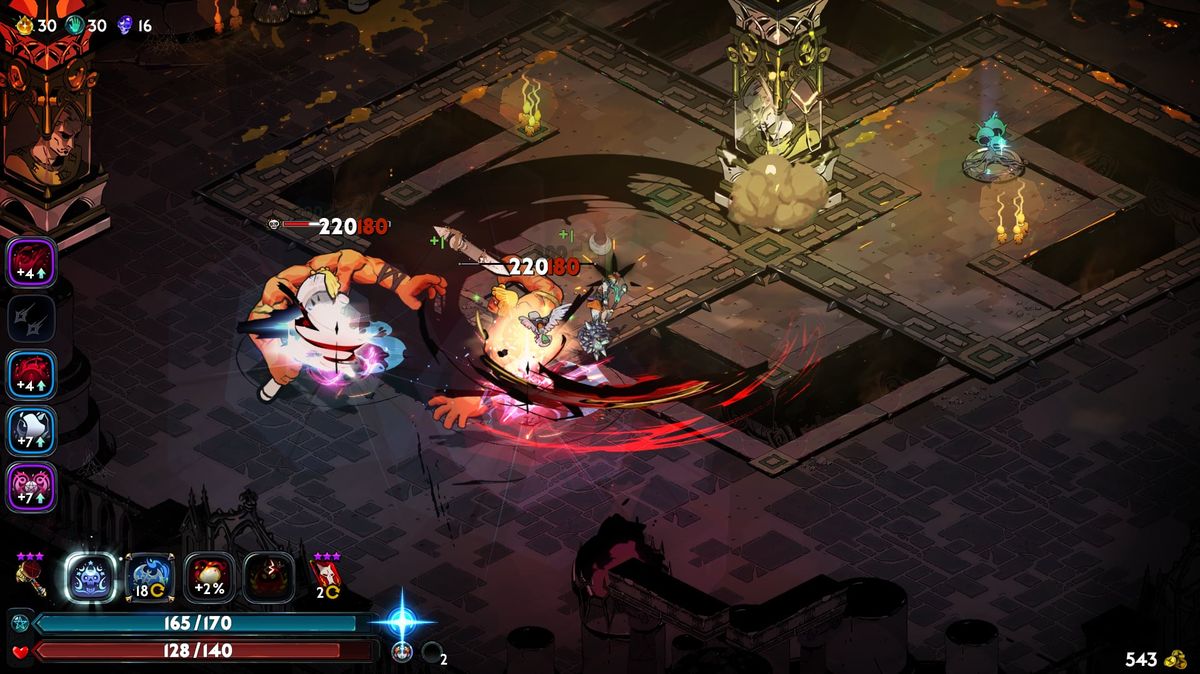
Task: Click the blue flame boon with 18 charges
Action: pyautogui.click(x=150, y=577)
